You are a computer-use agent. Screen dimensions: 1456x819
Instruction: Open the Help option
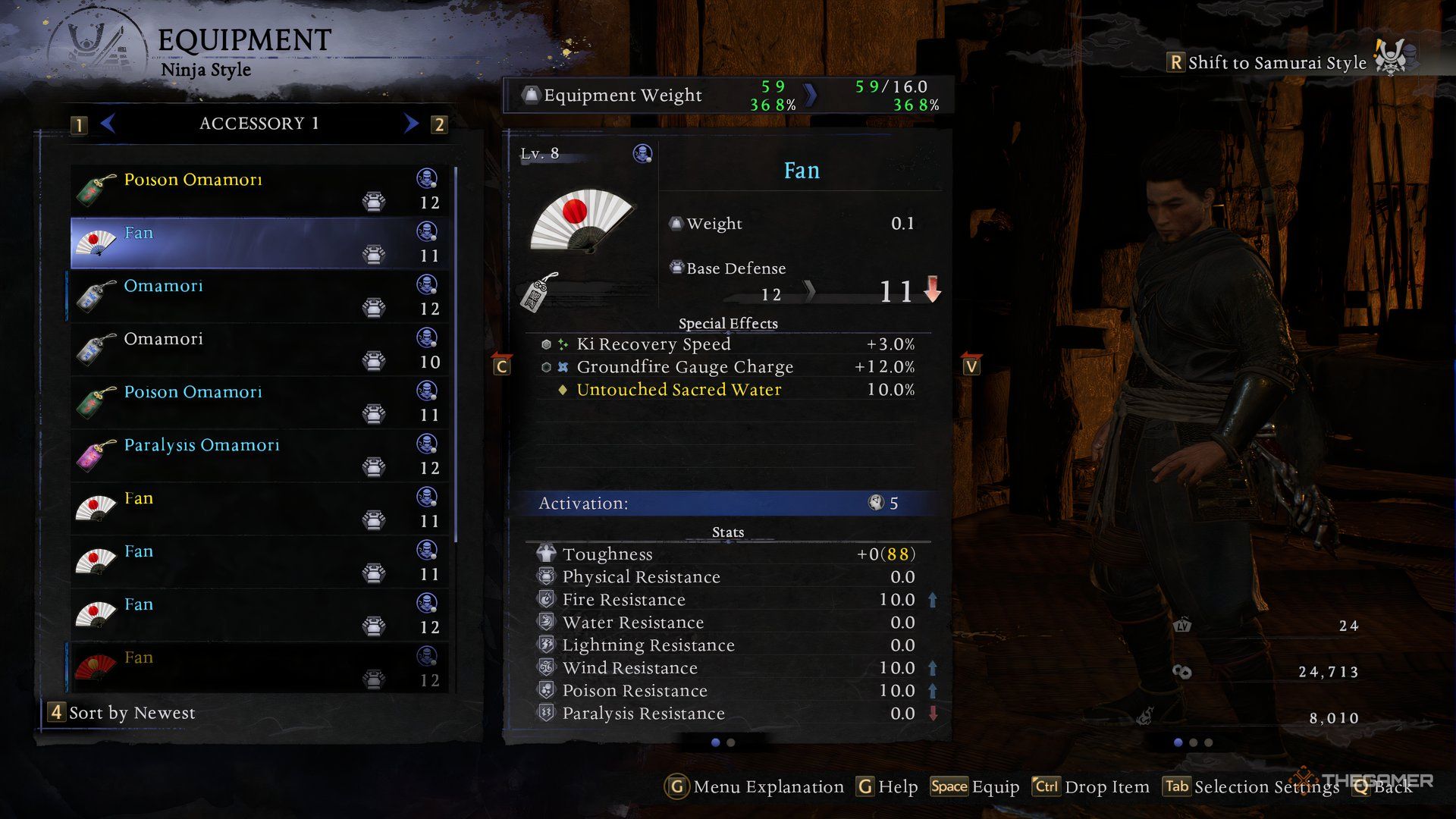coord(887,787)
